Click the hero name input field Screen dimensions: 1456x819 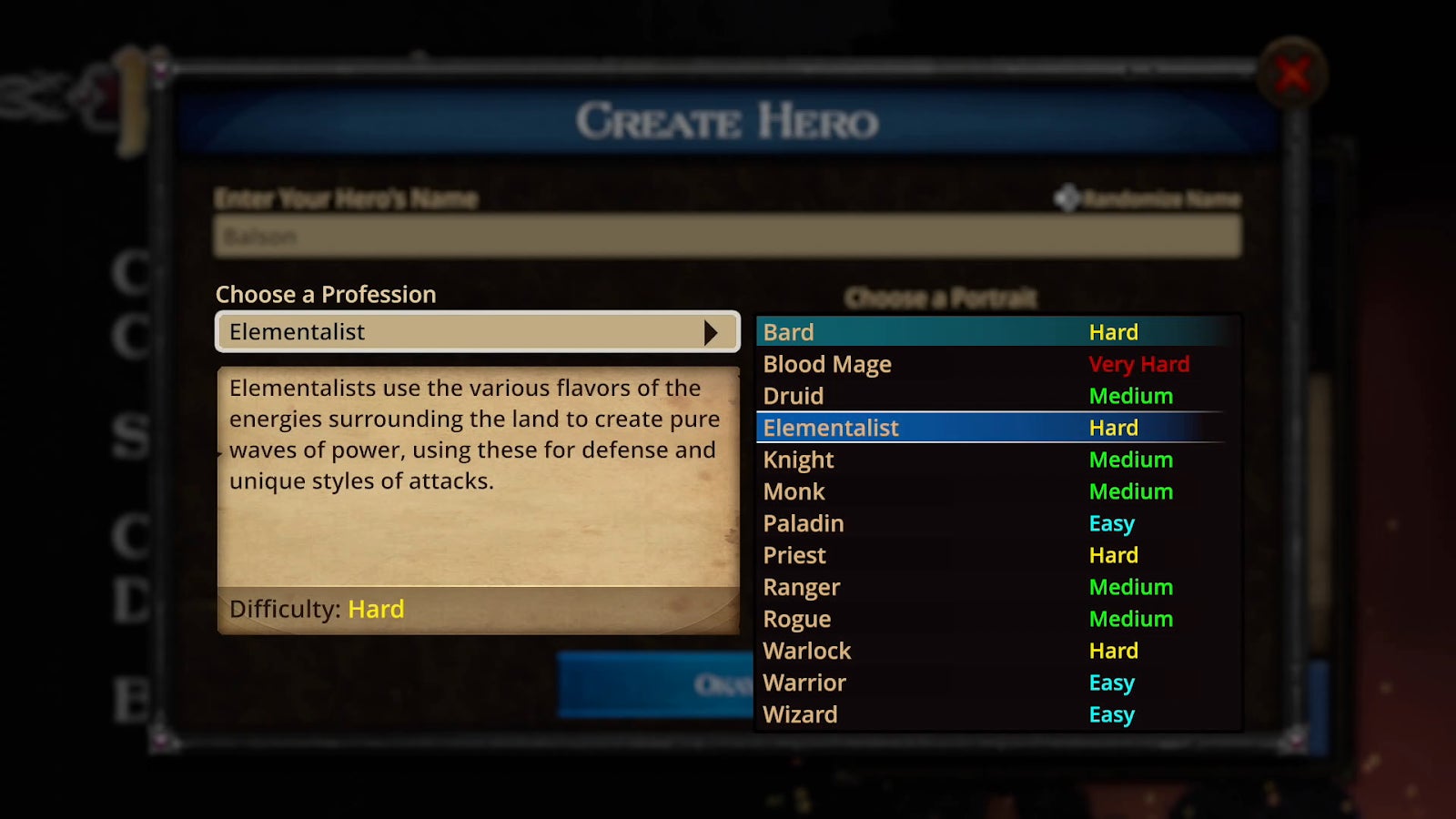tap(727, 237)
